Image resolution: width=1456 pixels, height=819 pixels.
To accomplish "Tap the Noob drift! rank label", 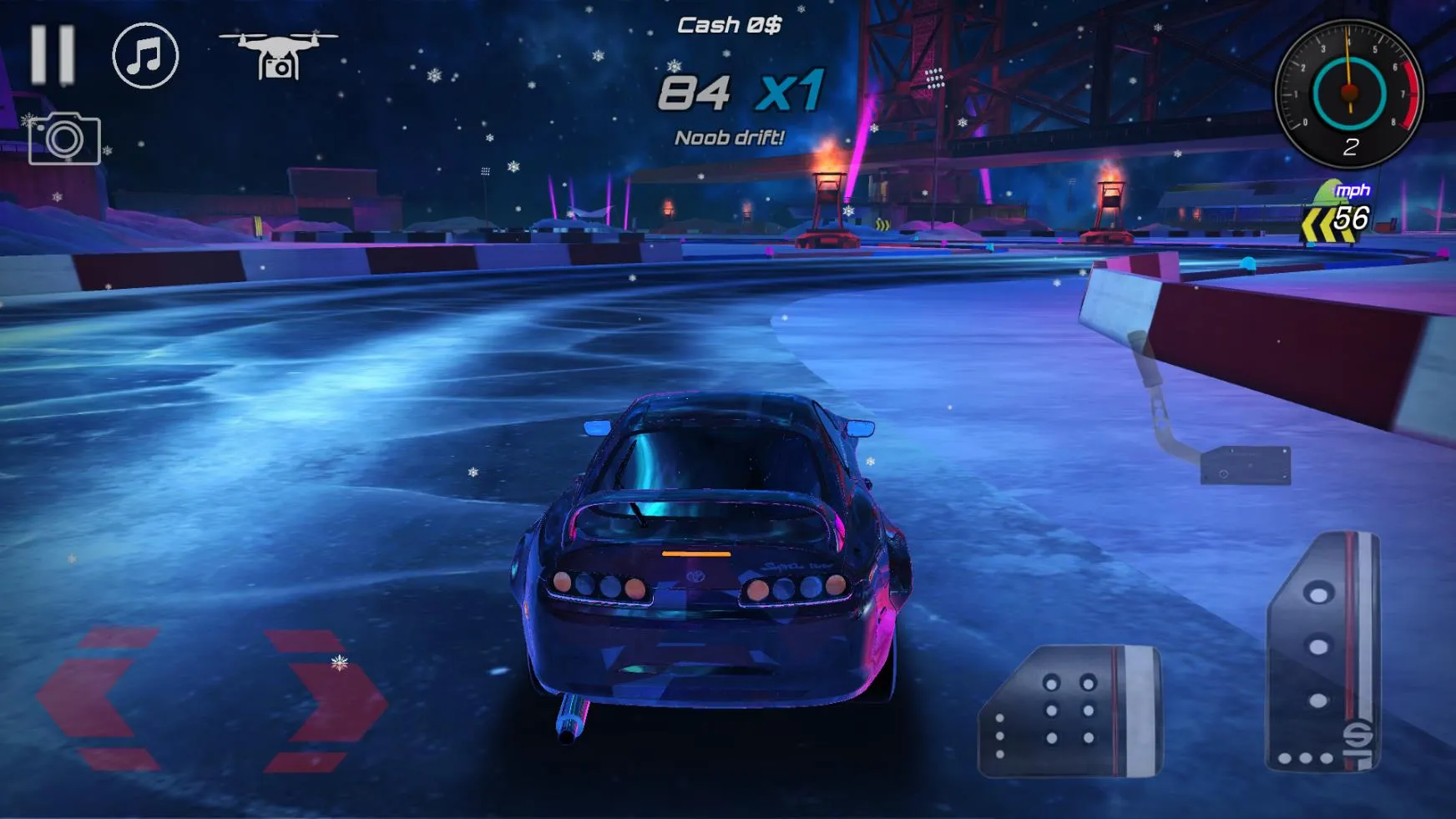I will coord(728,137).
